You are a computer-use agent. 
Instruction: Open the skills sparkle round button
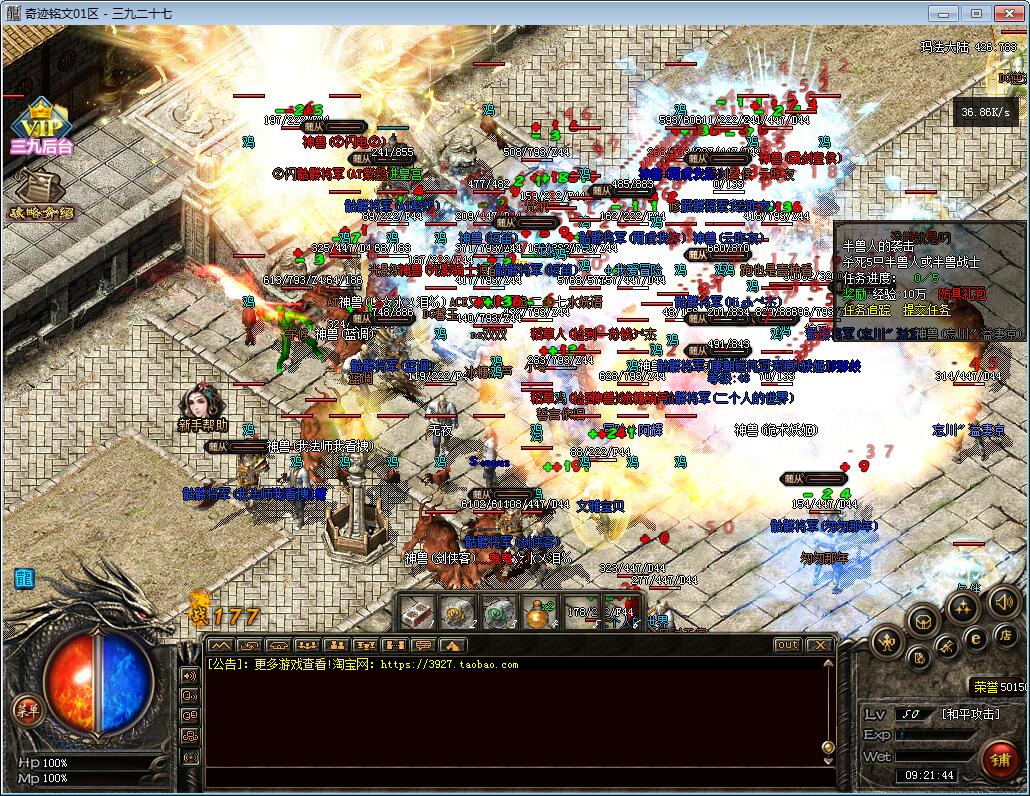(x=962, y=607)
